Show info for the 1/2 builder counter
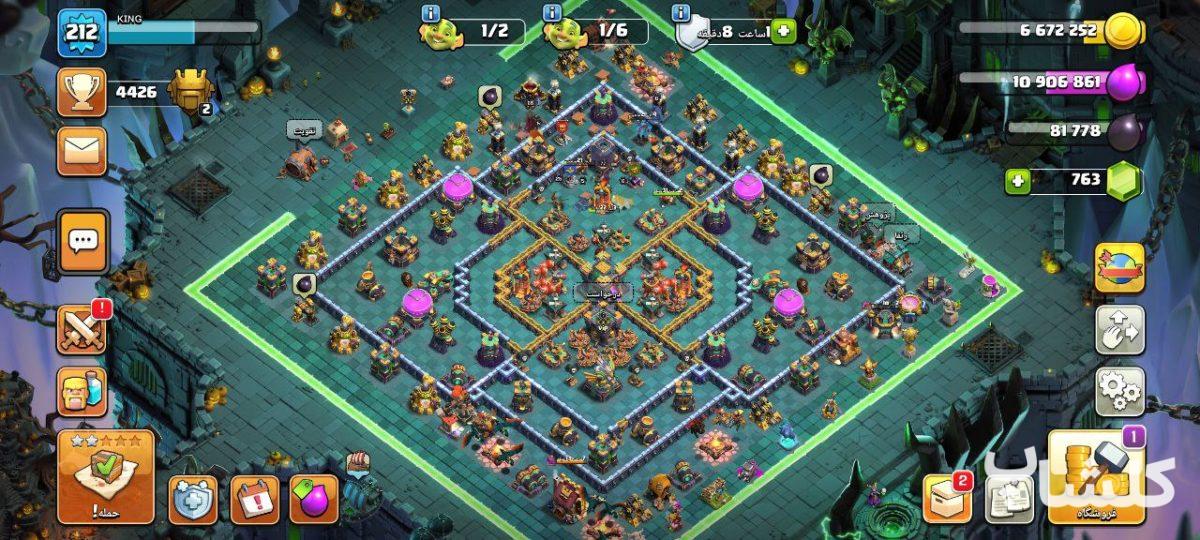 [x=431, y=13]
